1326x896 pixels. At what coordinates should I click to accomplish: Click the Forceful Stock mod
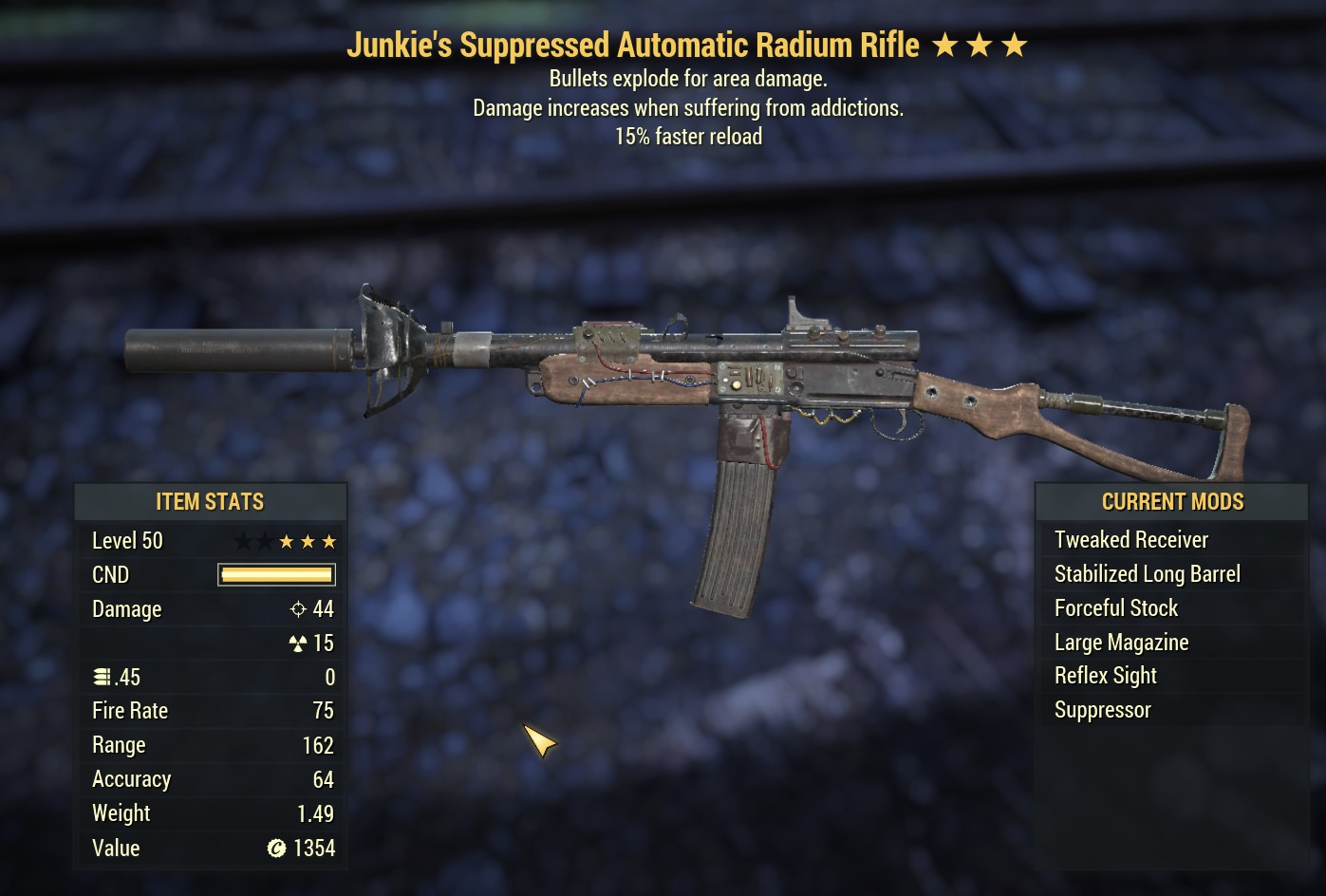[x=1116, y=607]
